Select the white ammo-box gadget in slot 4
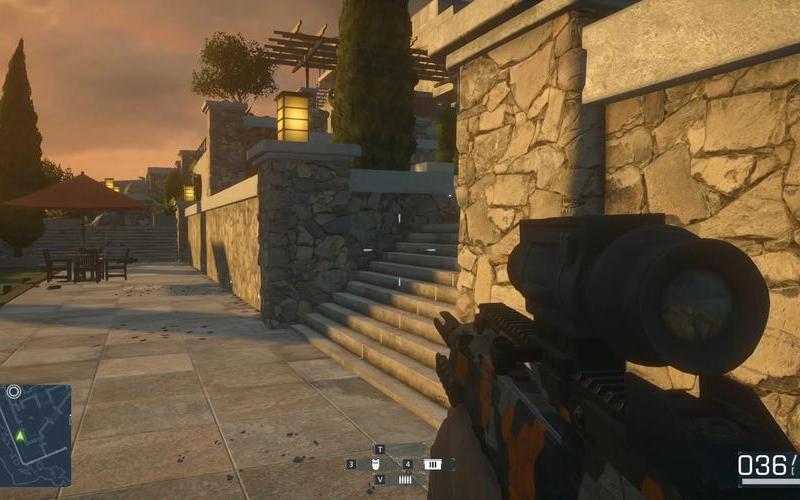 click(x=432, y=464)
